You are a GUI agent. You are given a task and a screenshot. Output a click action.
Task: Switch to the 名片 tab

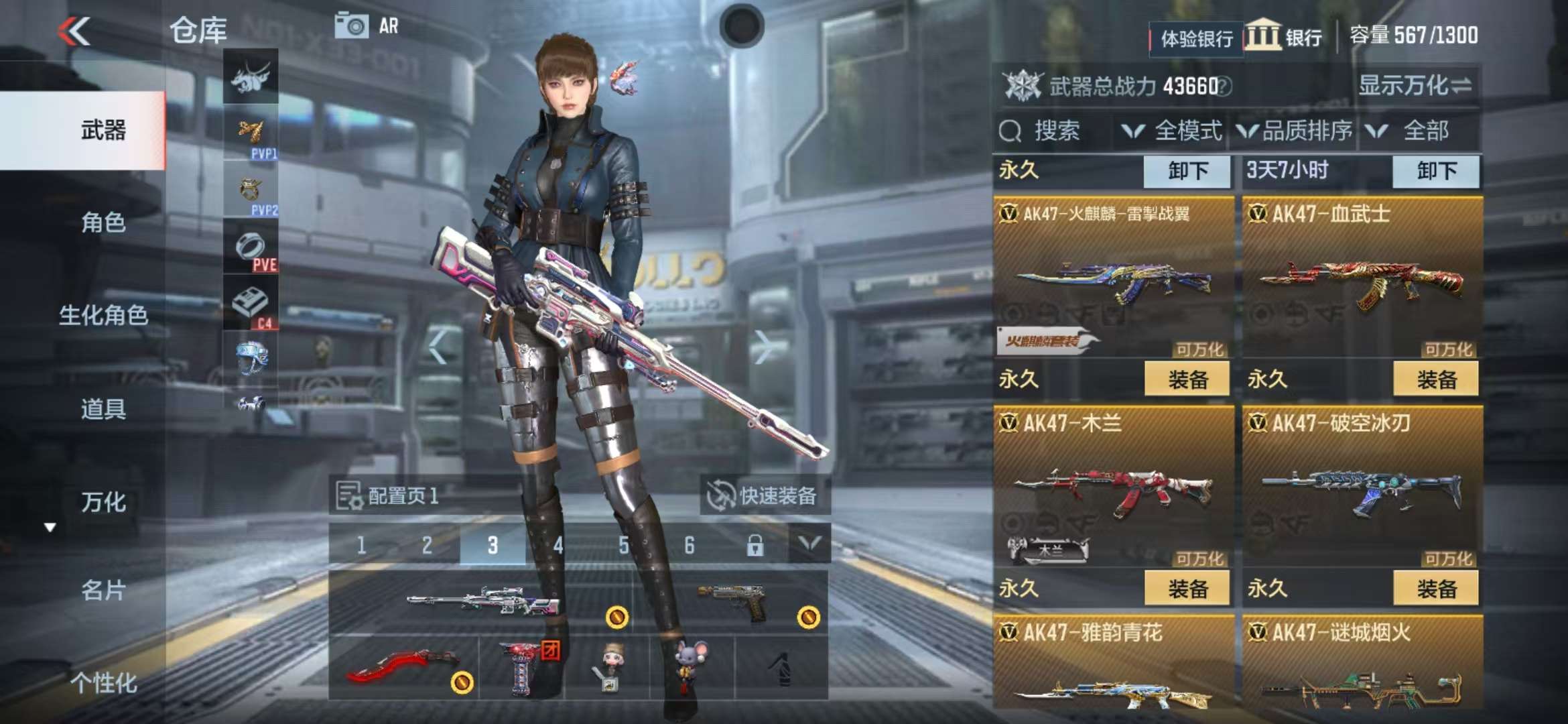[103, 590]
